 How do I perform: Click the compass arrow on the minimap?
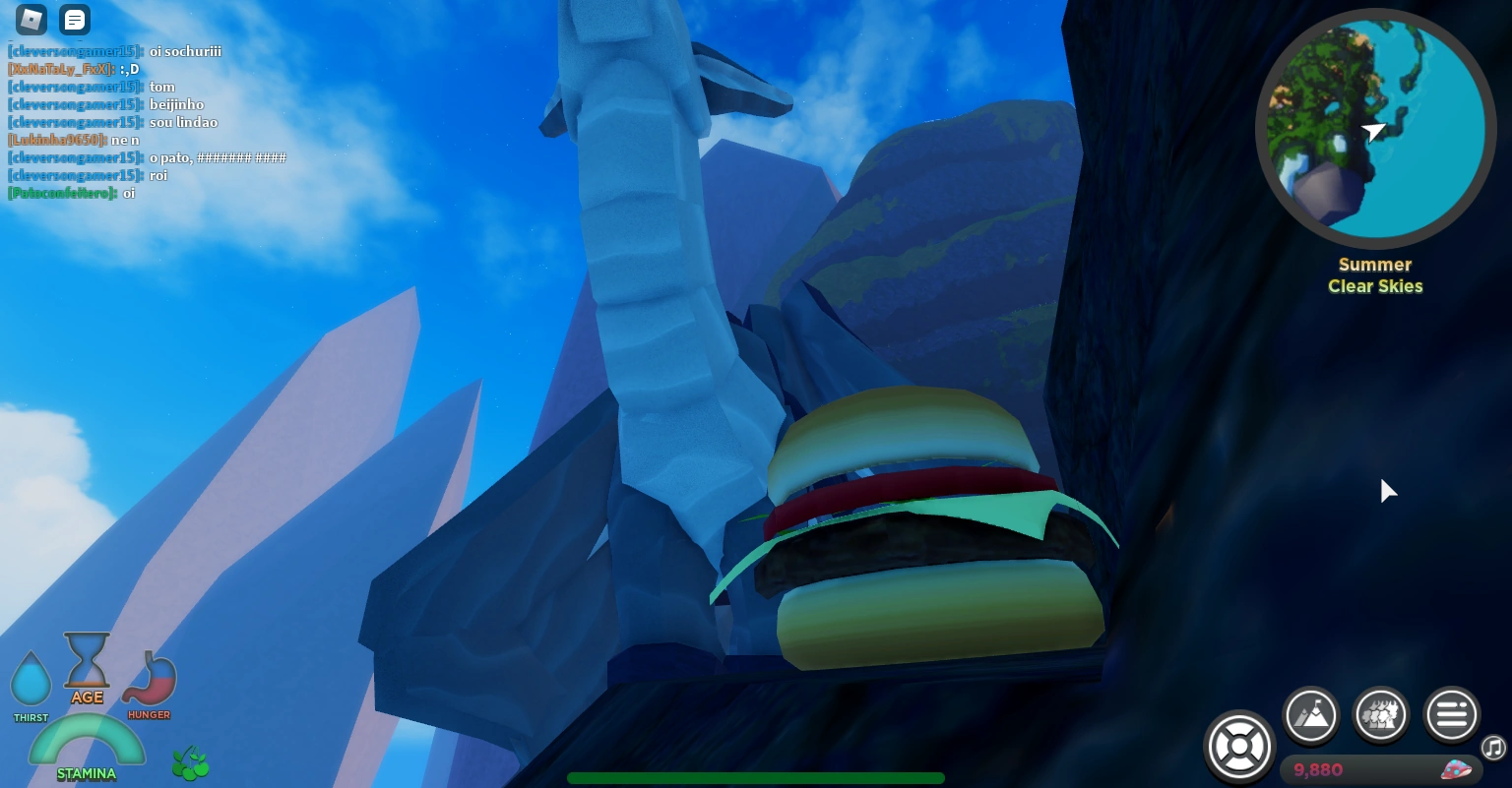coord(1375,133)
